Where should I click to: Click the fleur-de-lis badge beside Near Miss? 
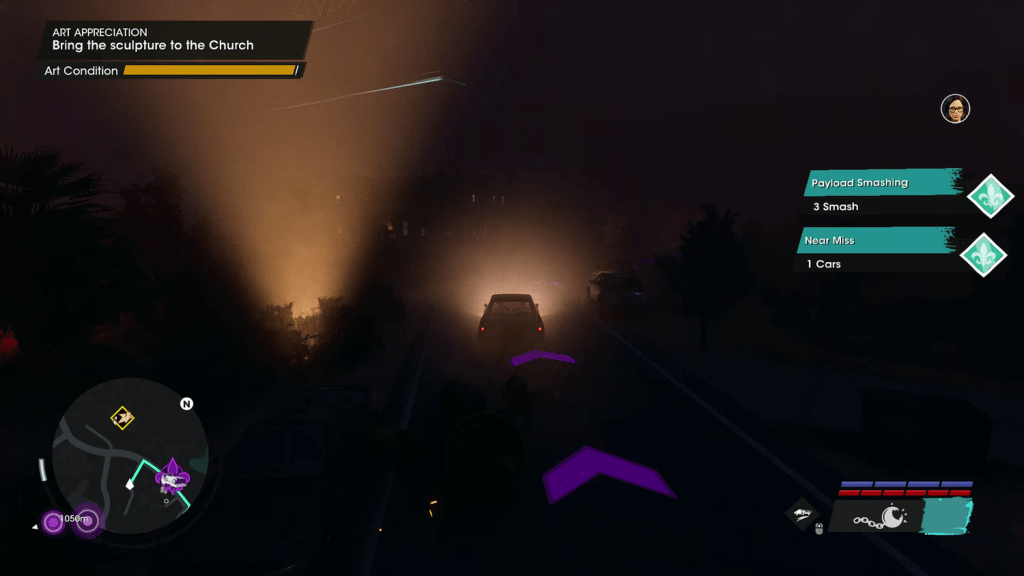(x=983, y=253)
